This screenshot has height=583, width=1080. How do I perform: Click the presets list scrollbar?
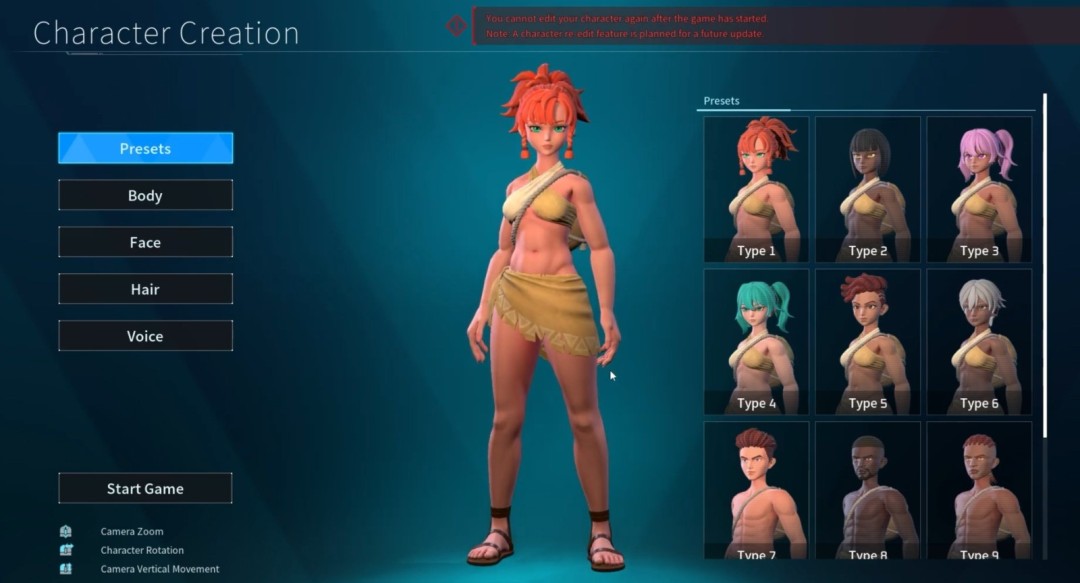(x=1045, y=265)
